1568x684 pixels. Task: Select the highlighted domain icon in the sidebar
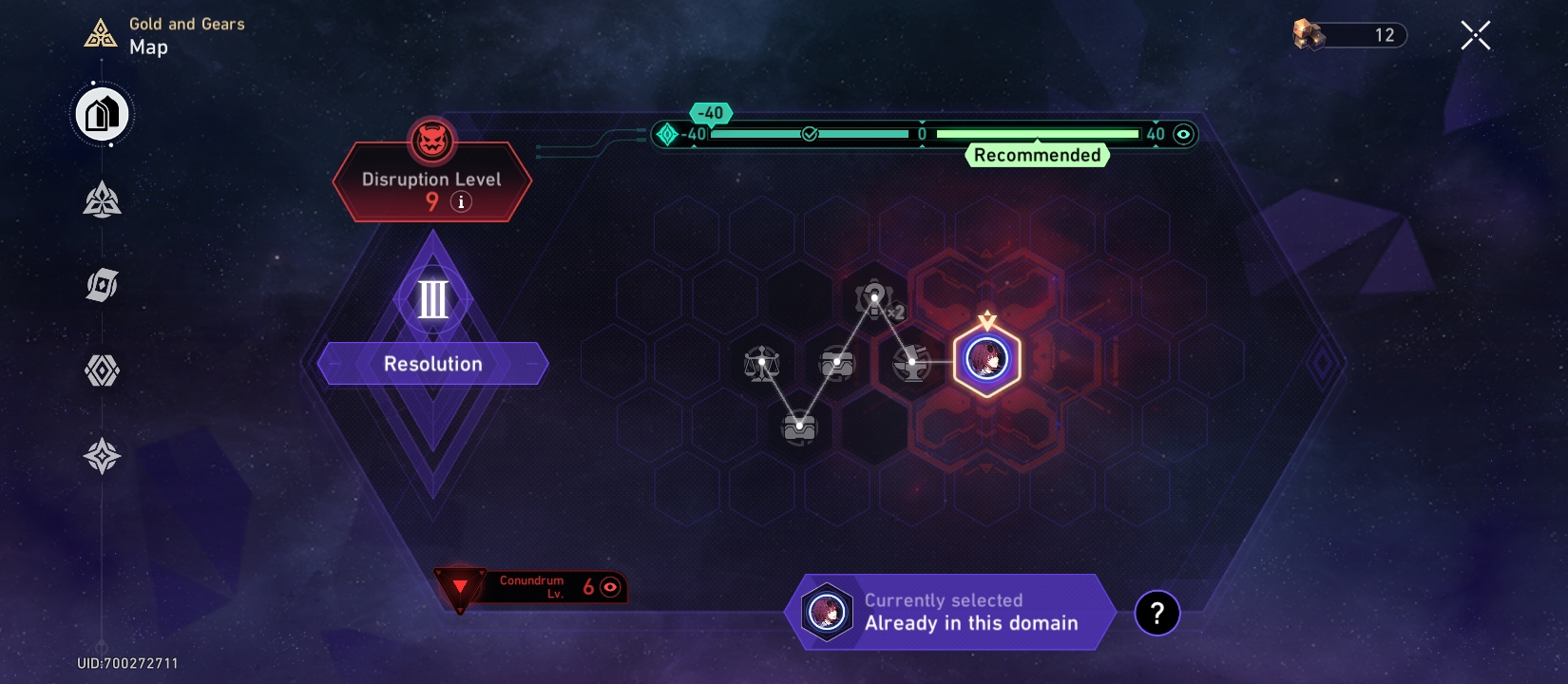pyautogui.click(x=101, y=113)
